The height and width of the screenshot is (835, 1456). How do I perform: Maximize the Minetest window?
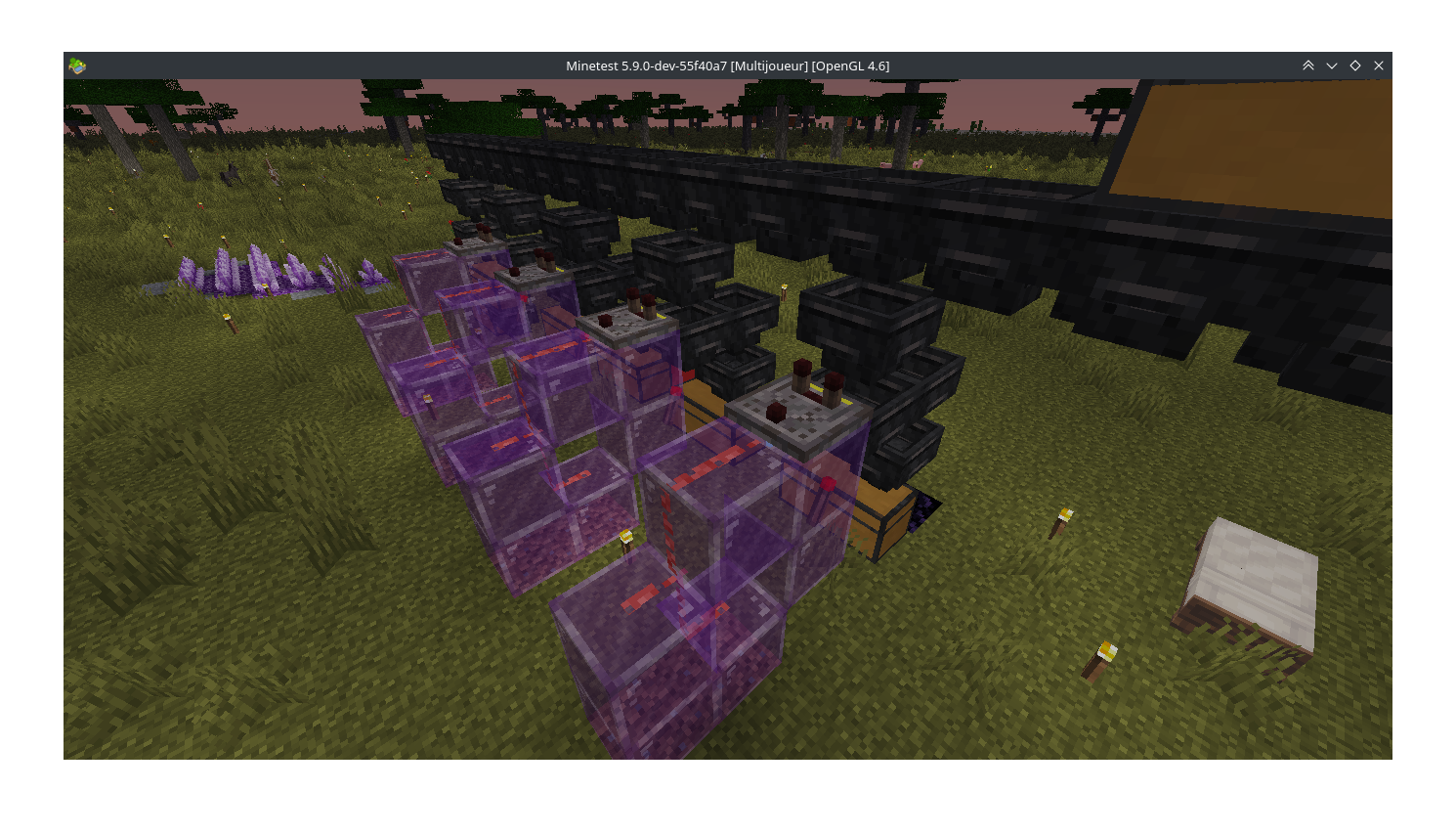point(1355,66)
